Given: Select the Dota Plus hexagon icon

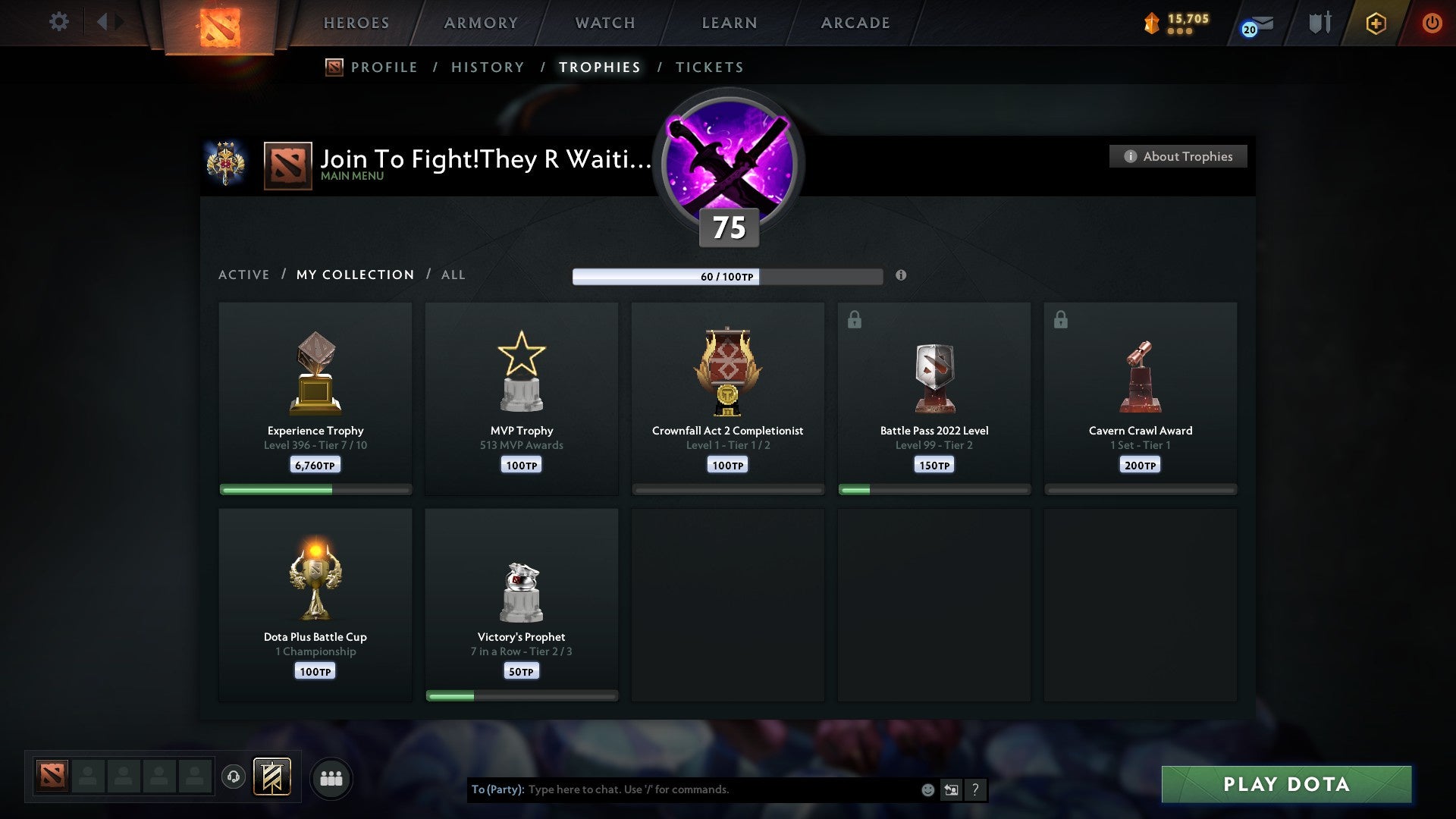Looking at the screenshot, I should click(x=1376, y=23).
